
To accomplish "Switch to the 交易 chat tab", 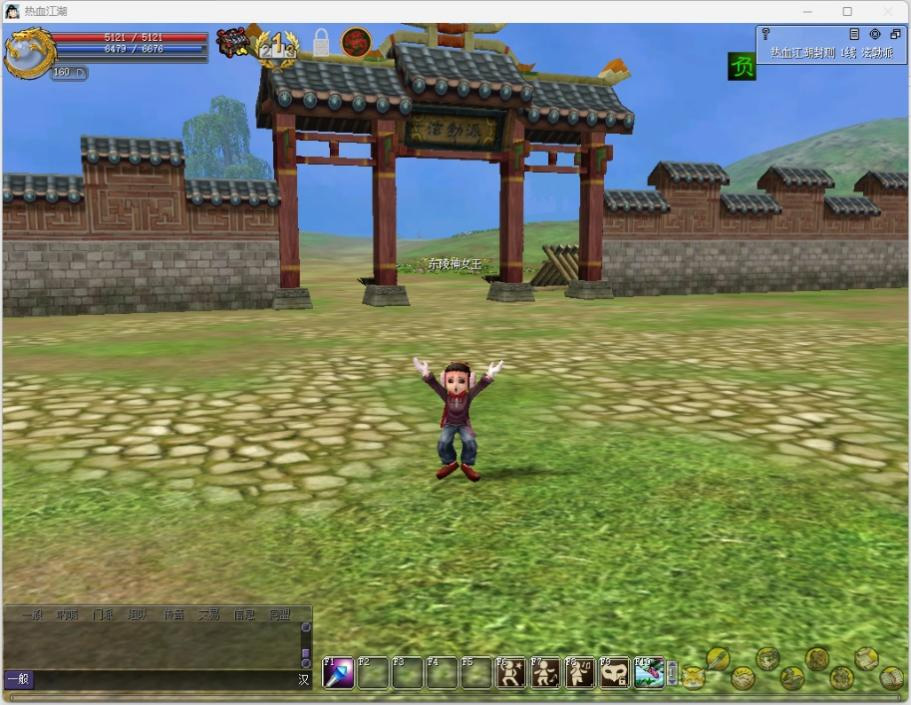I will pos(209,615).
